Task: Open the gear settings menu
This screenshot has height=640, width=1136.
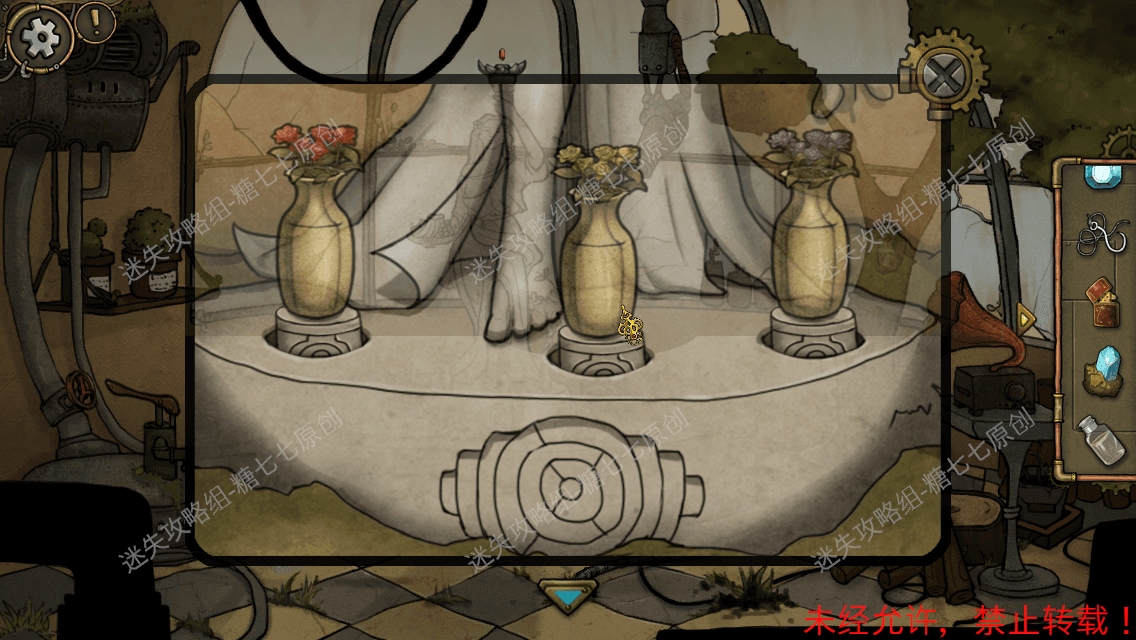Action: coord(40,38)
